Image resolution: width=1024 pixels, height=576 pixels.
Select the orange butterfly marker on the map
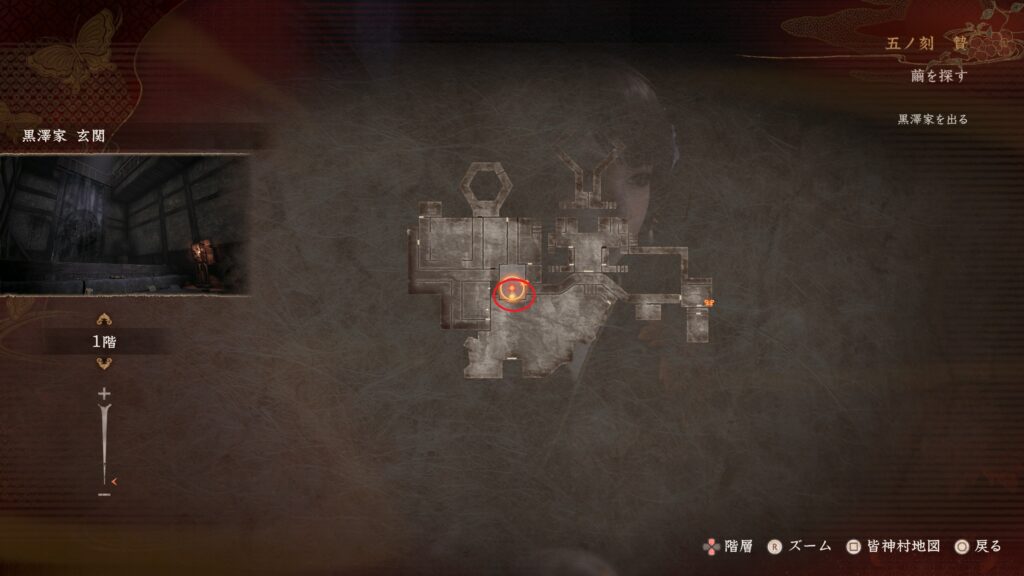709,300
